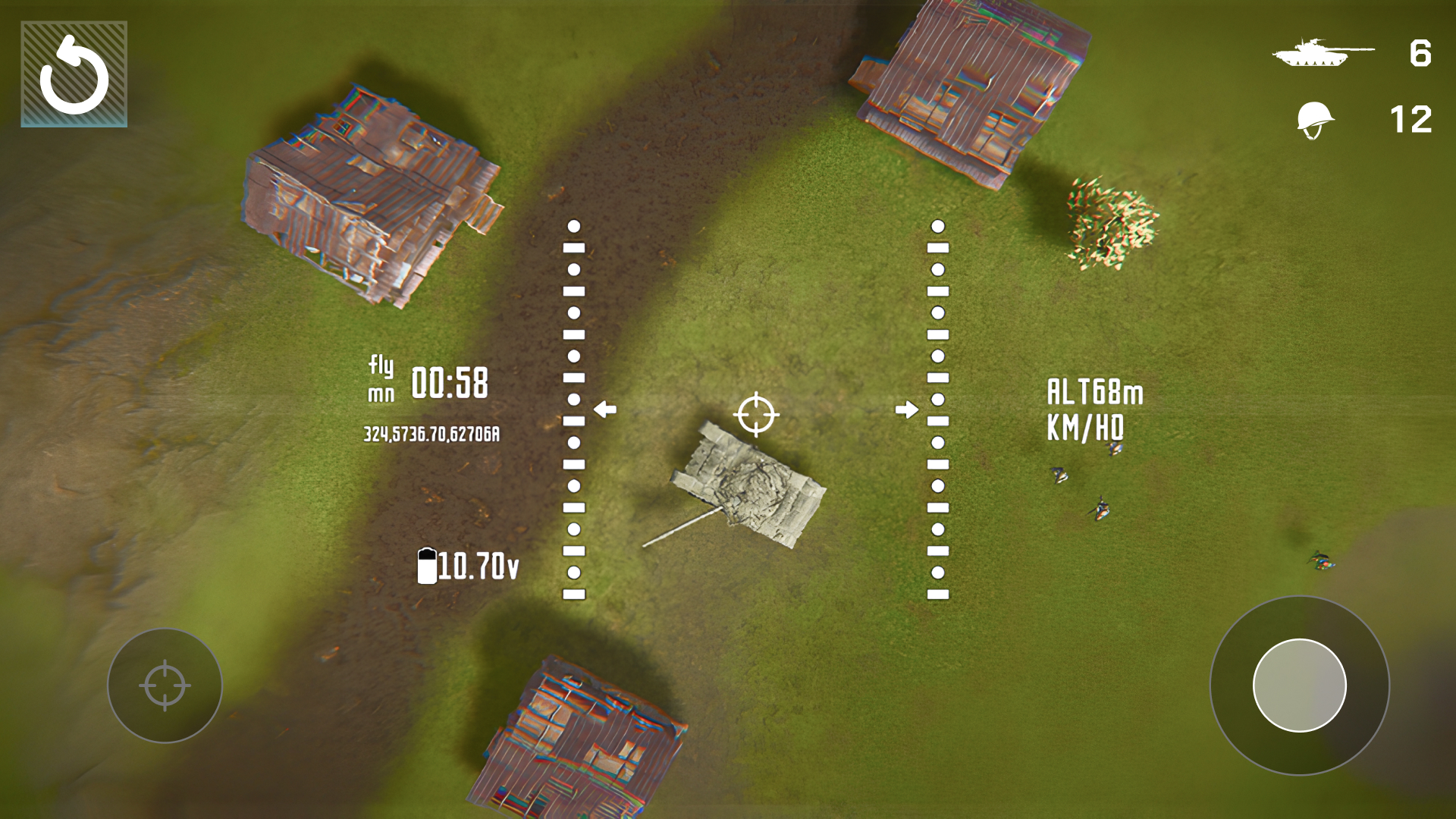The height and width of the screenshot is (819, 1456).
Task: Toggle the flight timer display showing 00:58
Action: 430,383
